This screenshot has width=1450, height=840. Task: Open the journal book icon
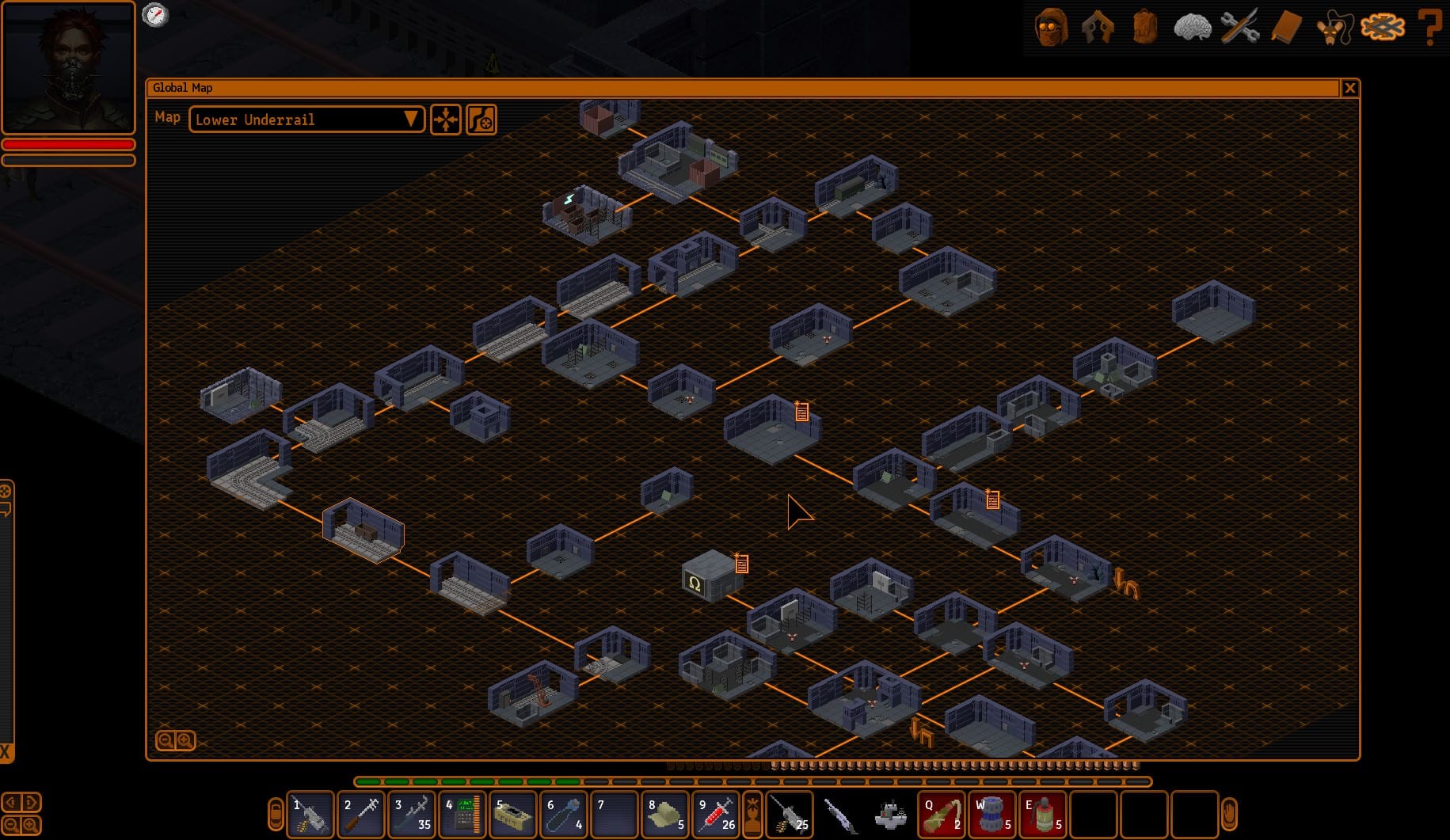1286,28
